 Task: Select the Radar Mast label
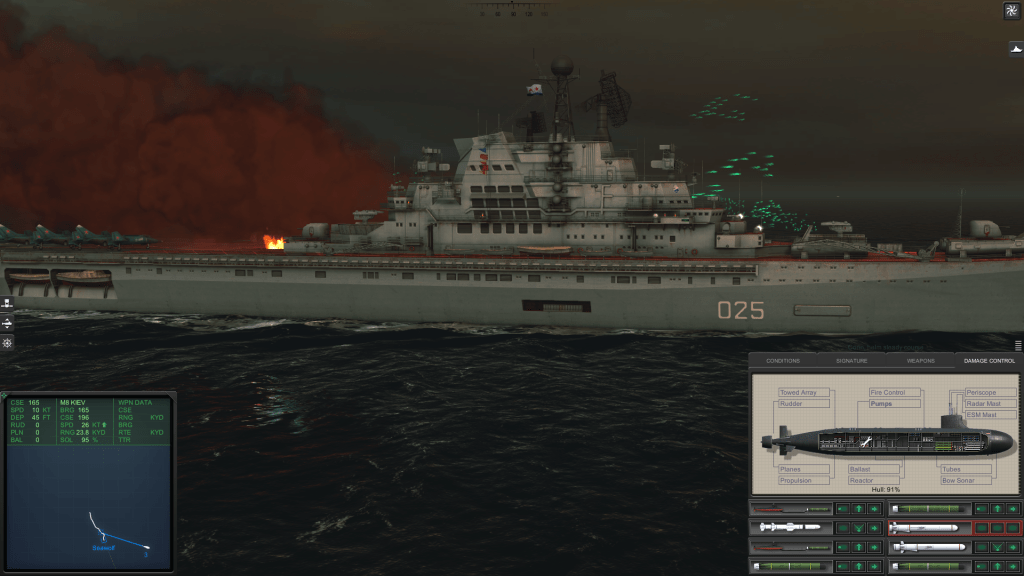pos(986,404)
